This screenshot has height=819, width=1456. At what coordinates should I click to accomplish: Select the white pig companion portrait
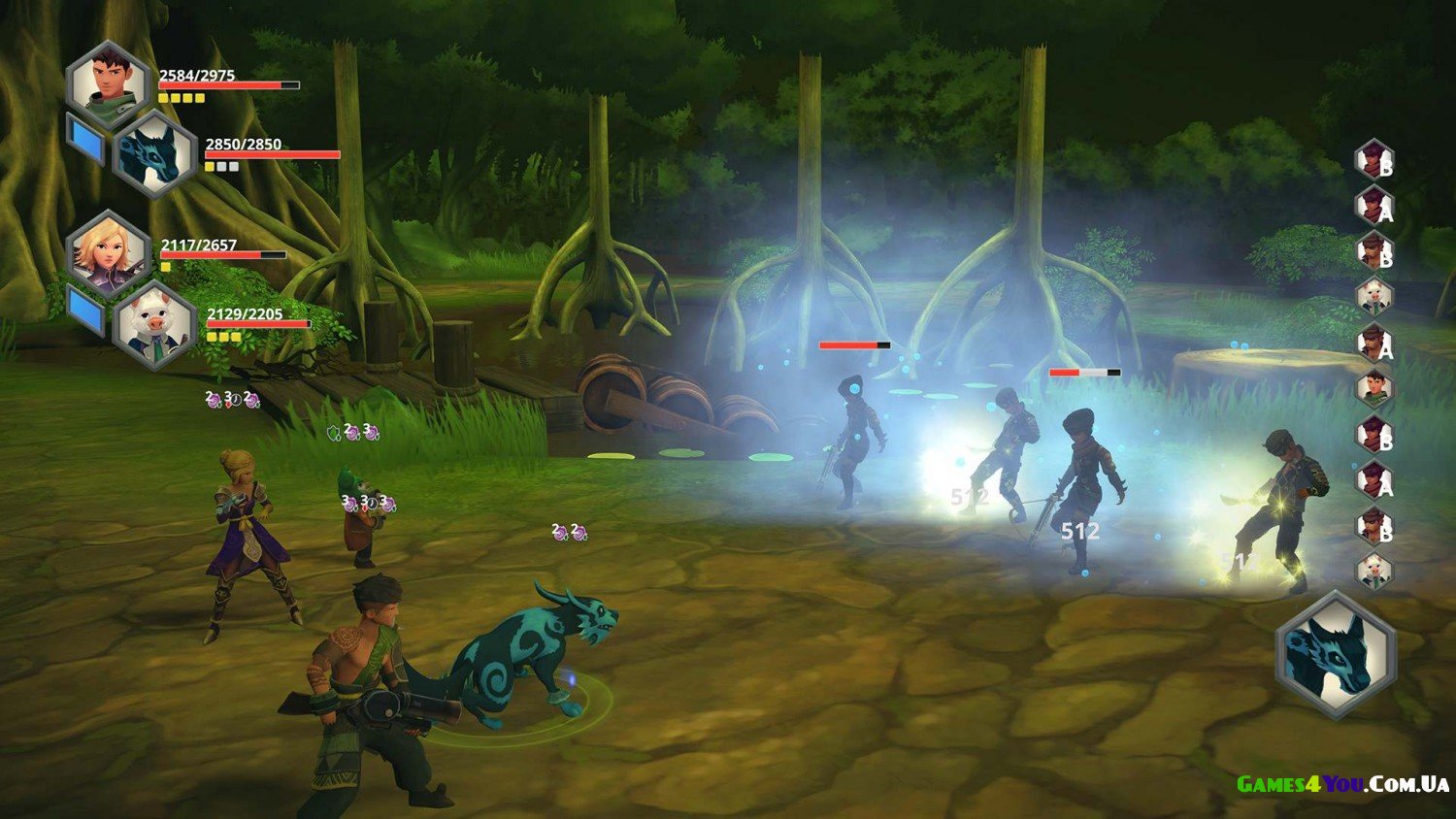tap(155, 326)
